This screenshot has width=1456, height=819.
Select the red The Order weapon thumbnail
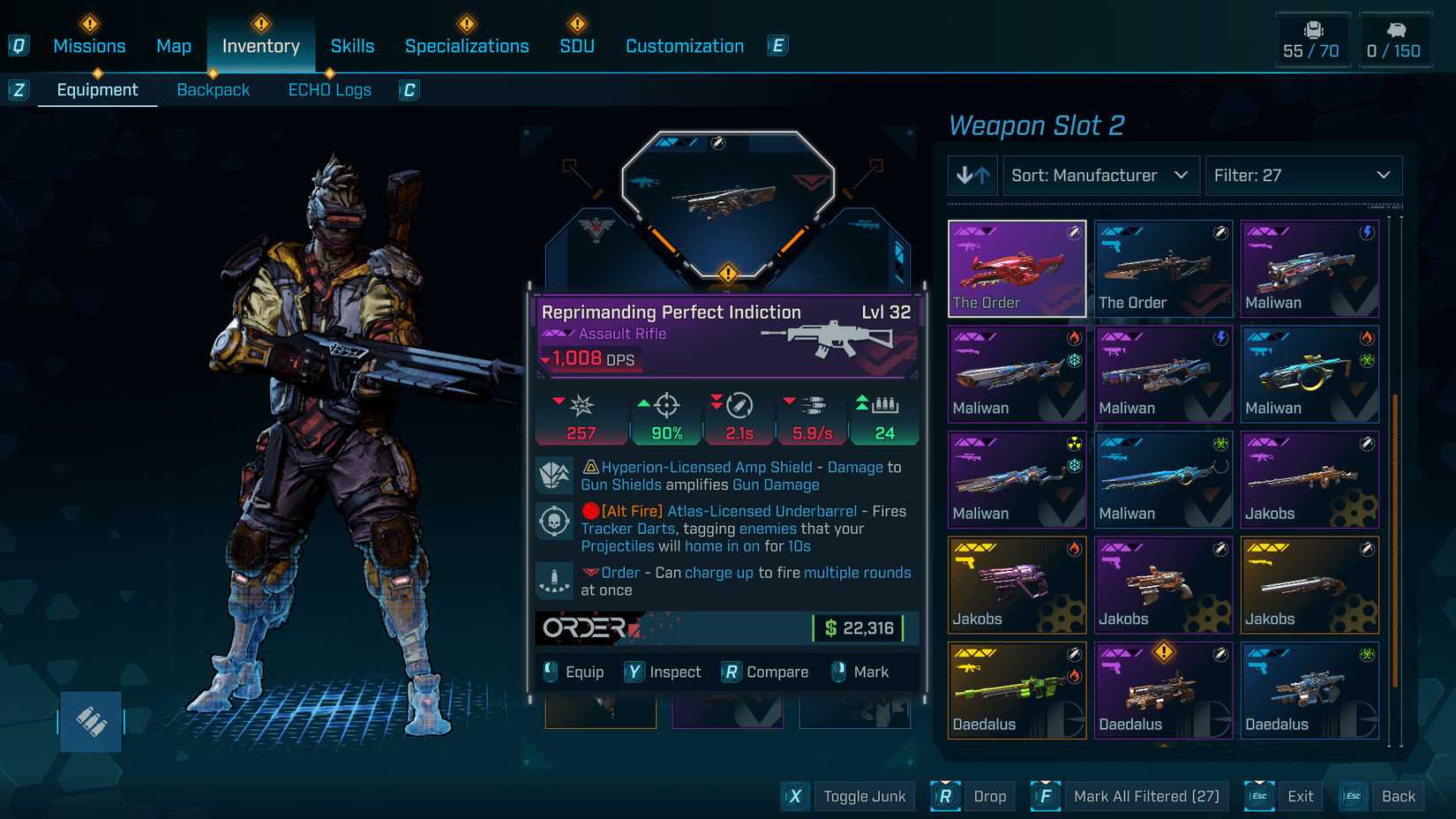pyautogui.click(x=1017, y=267)
